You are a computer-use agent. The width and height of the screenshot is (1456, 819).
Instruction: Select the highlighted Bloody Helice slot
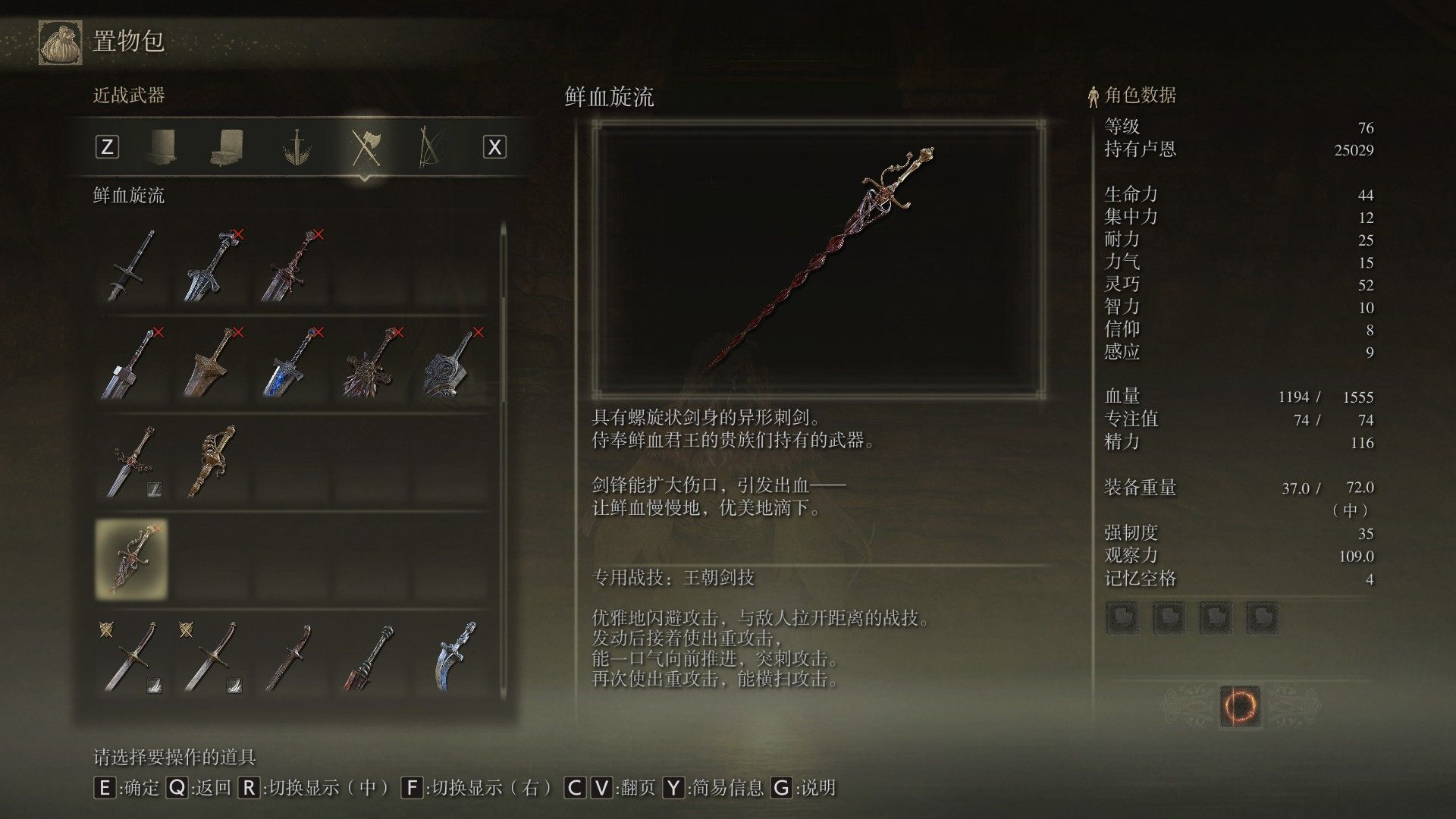(132, 559)
